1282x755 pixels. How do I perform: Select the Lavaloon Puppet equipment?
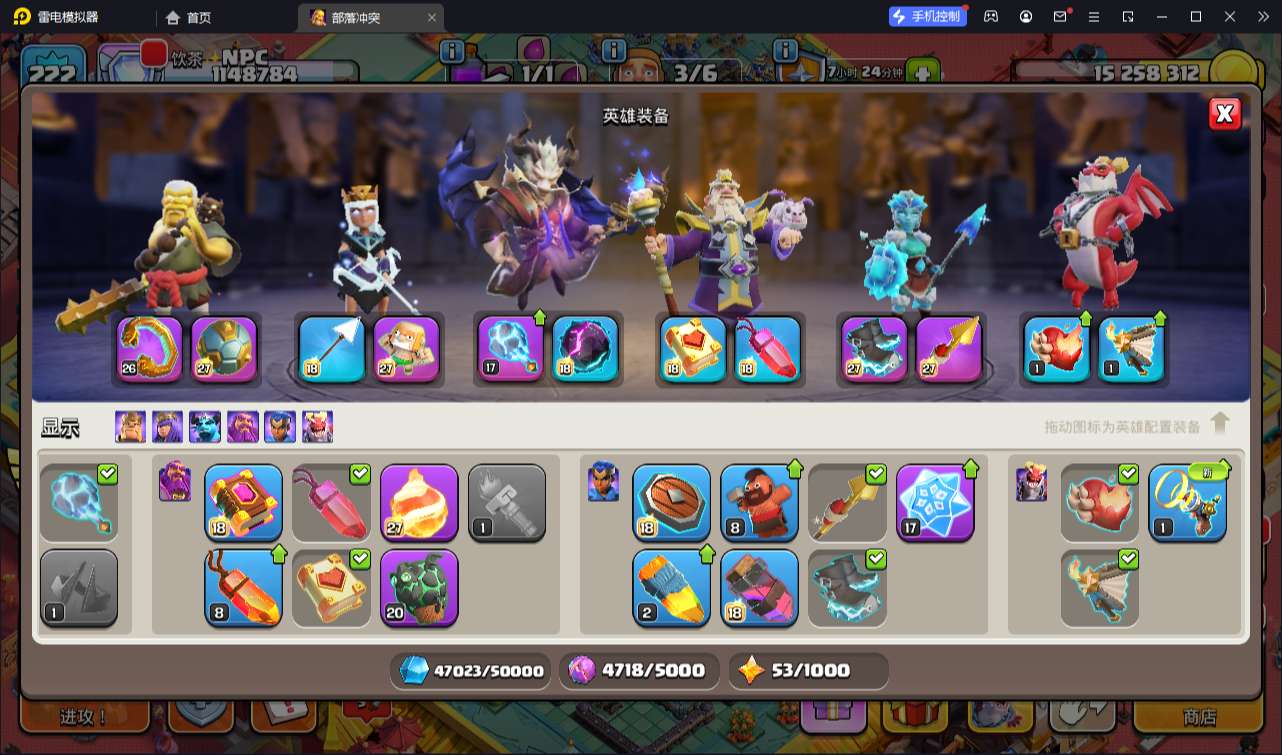pyautogui.click(x=419, y=587)
